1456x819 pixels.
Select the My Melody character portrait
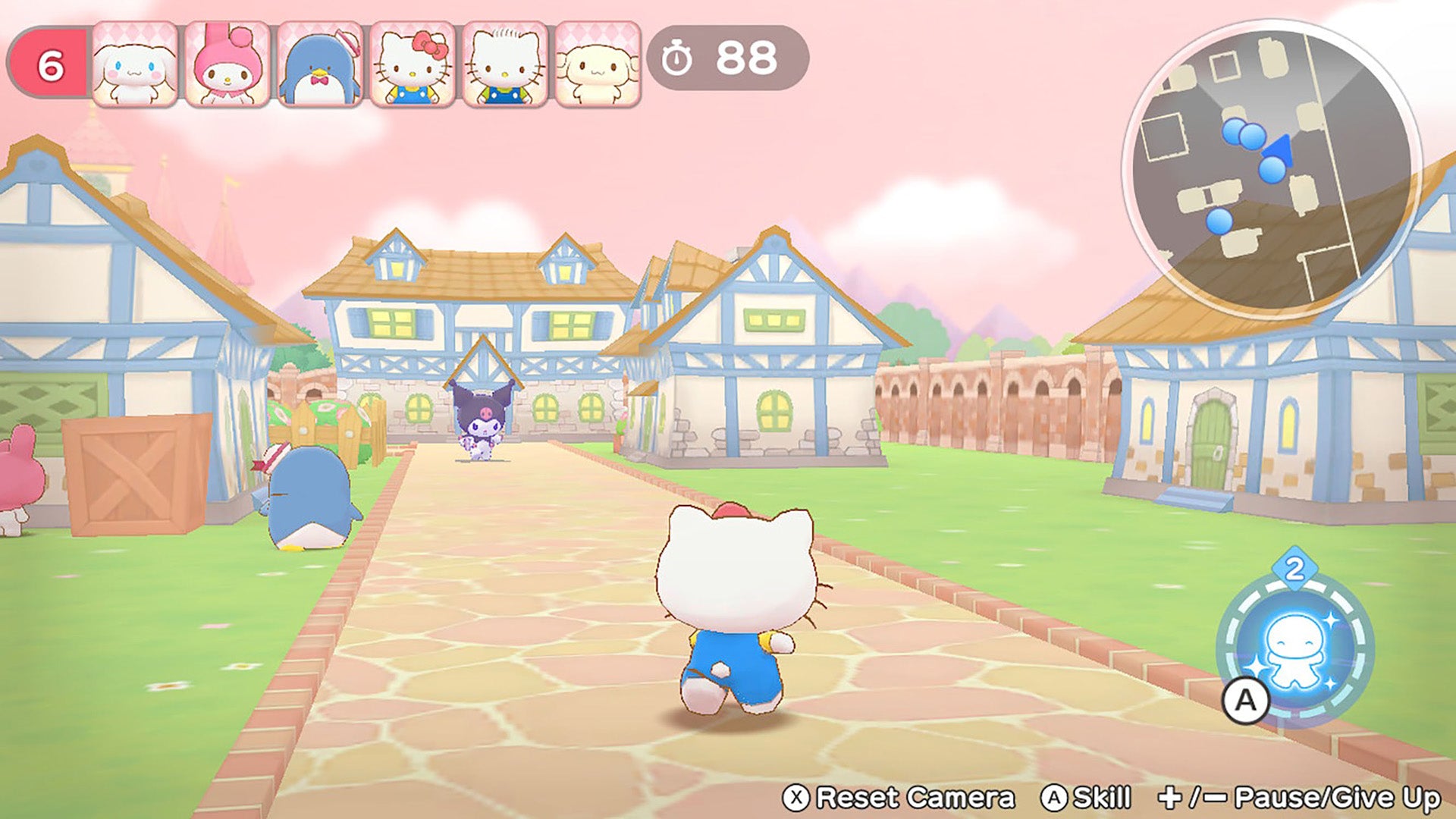[228, 64]
